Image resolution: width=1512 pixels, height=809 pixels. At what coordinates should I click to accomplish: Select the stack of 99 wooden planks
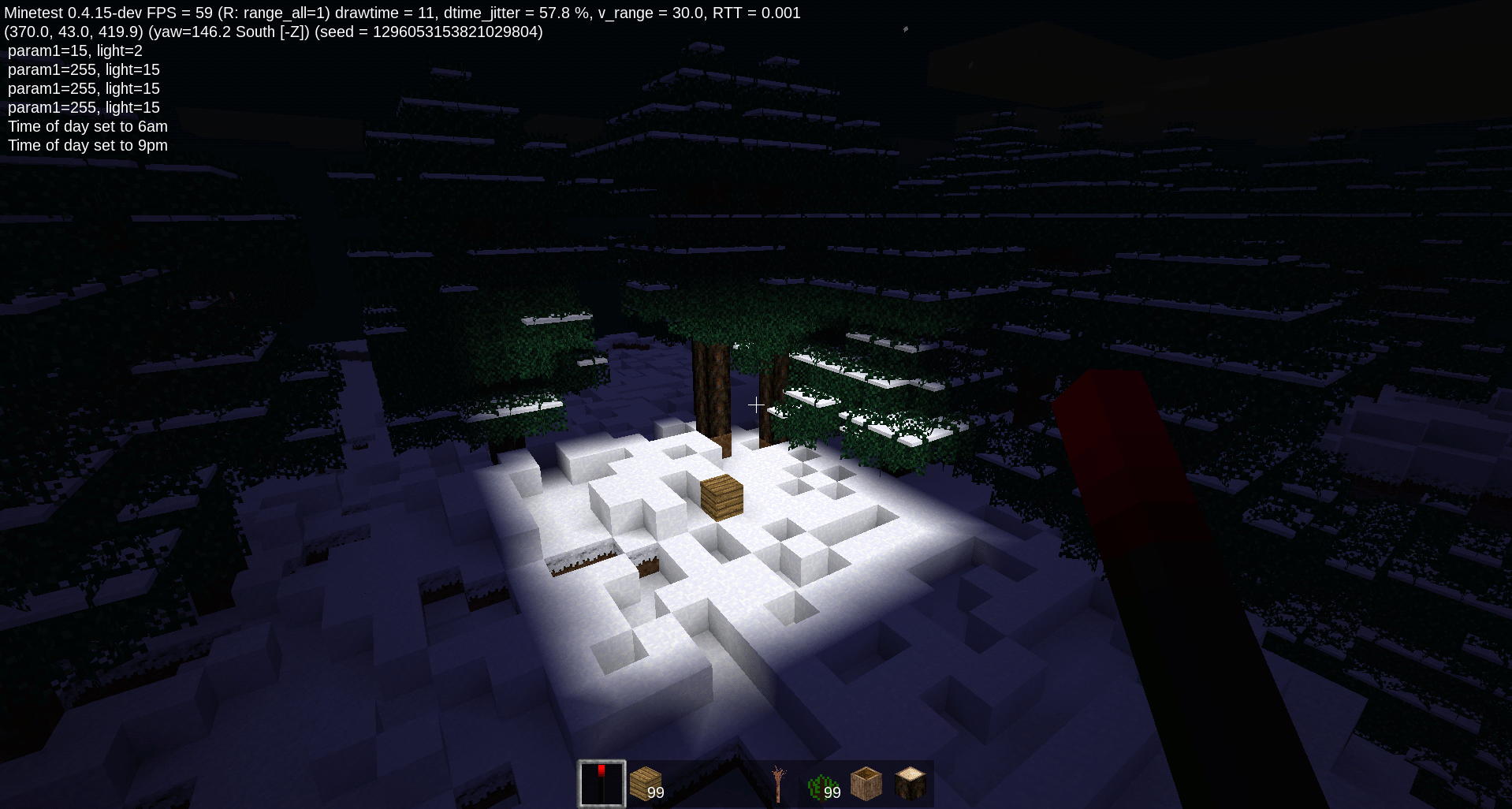coord(645,782)
